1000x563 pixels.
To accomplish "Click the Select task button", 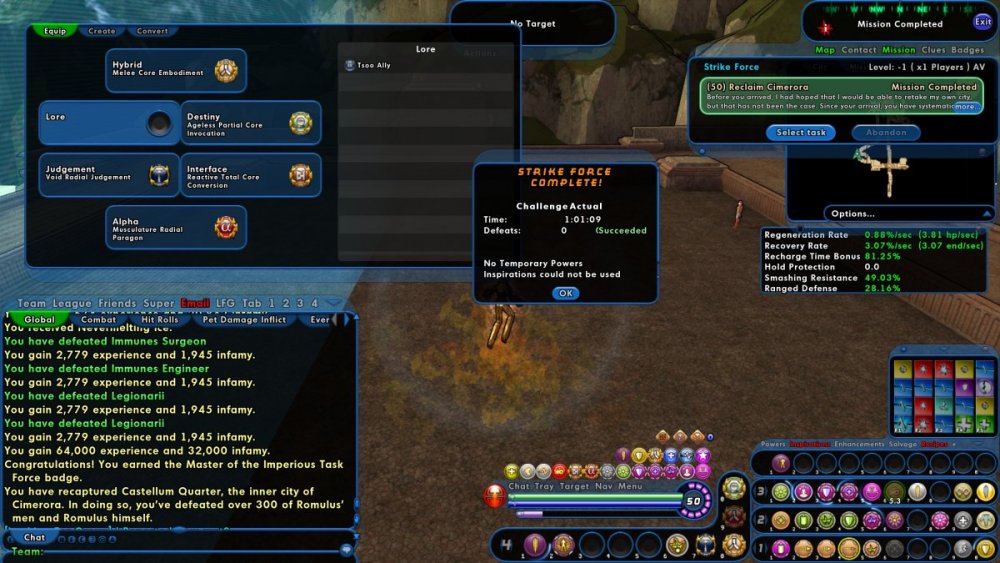I will tap(801, 132).
